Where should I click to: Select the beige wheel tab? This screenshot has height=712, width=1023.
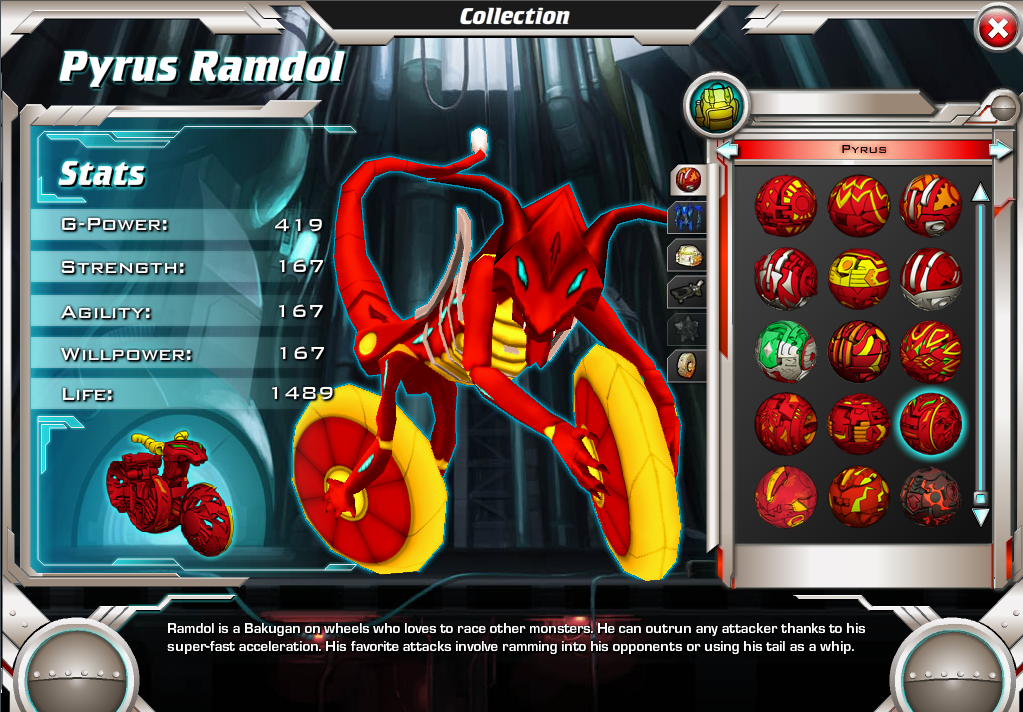point(688,365)
